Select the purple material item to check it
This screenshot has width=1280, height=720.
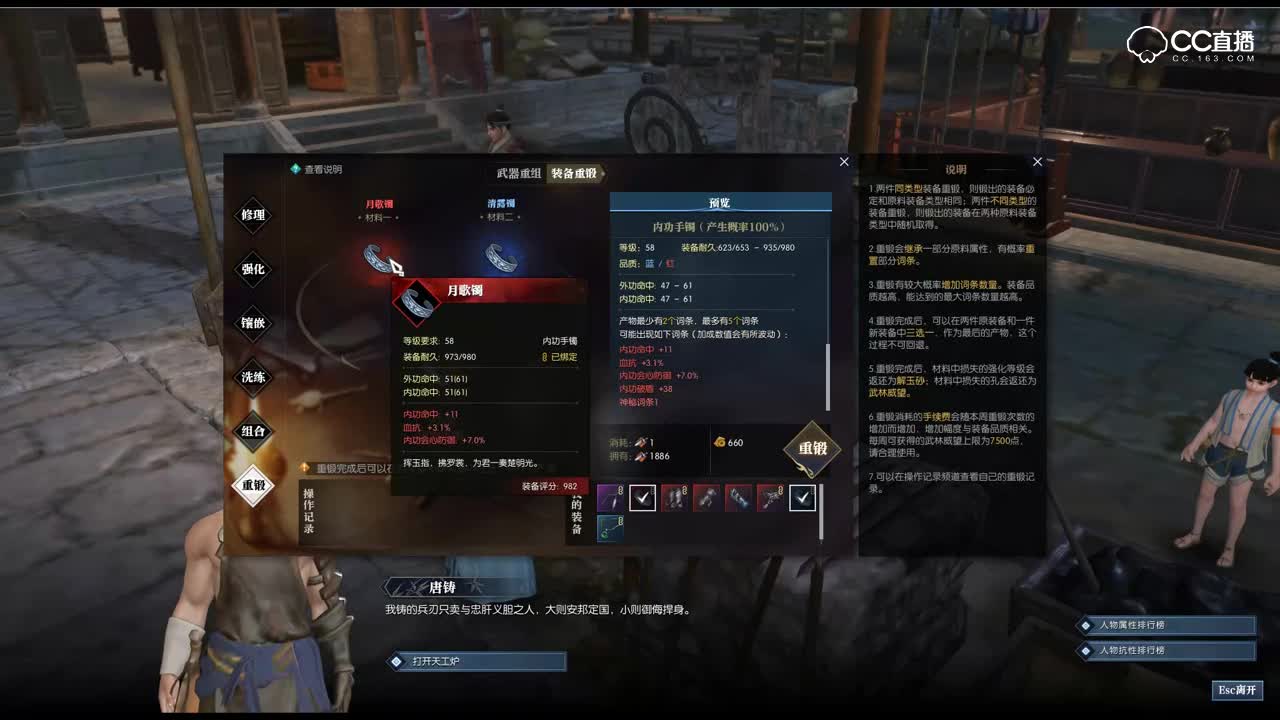click(610, 498)
